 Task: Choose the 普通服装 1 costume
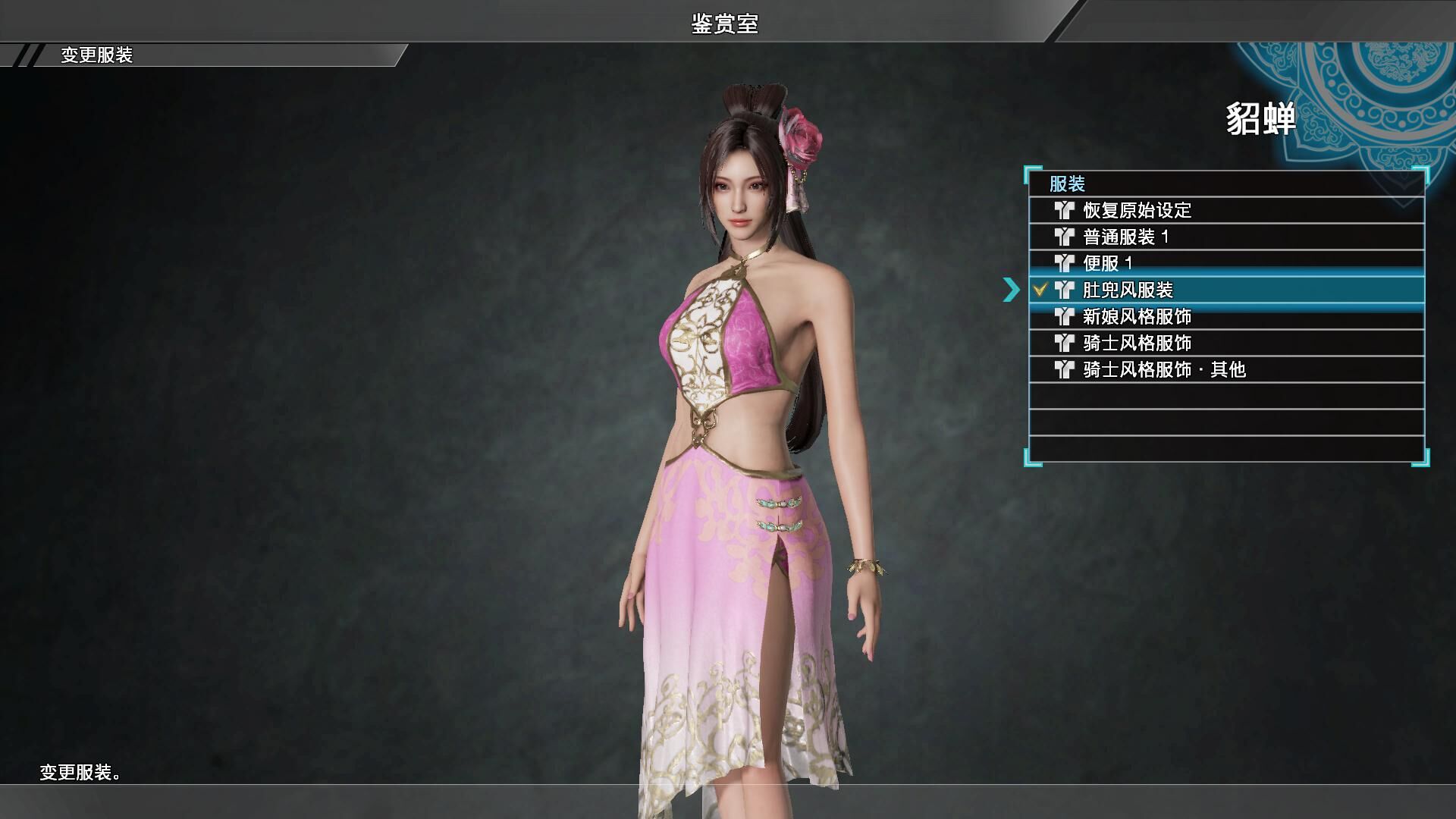[1125, 237]
